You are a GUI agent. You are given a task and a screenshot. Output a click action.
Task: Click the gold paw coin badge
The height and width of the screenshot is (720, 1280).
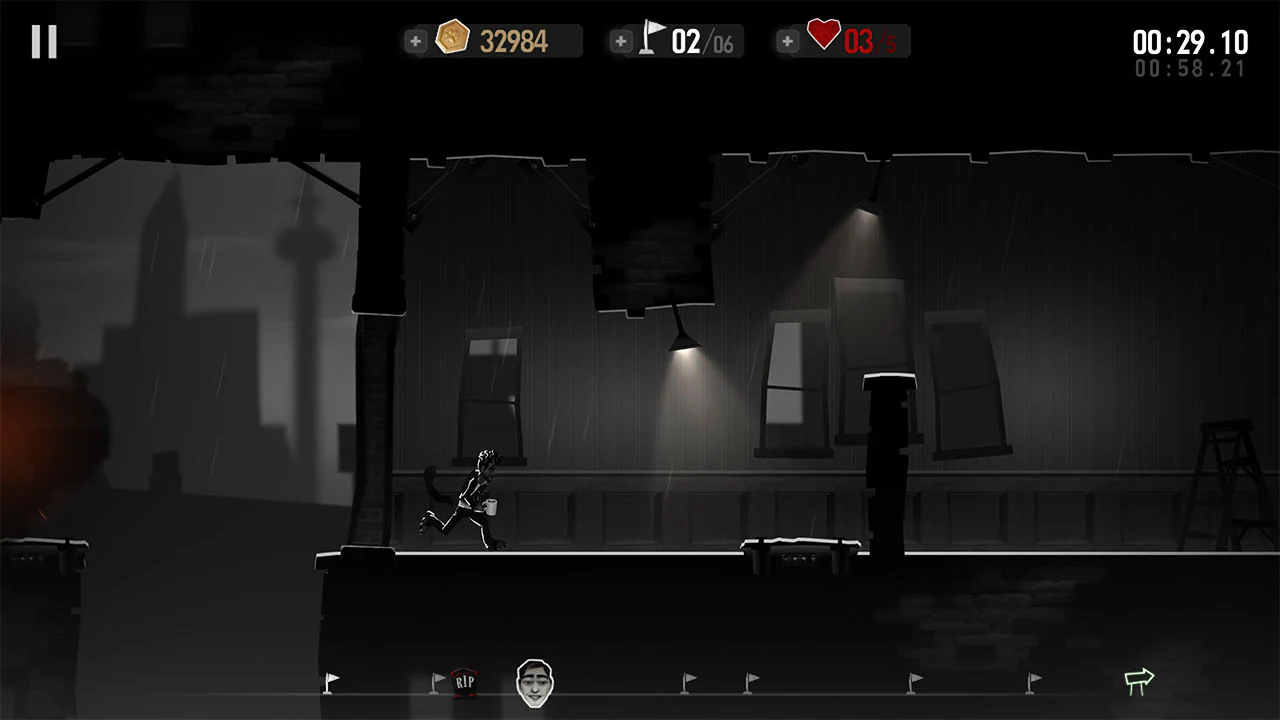[452, 37]
